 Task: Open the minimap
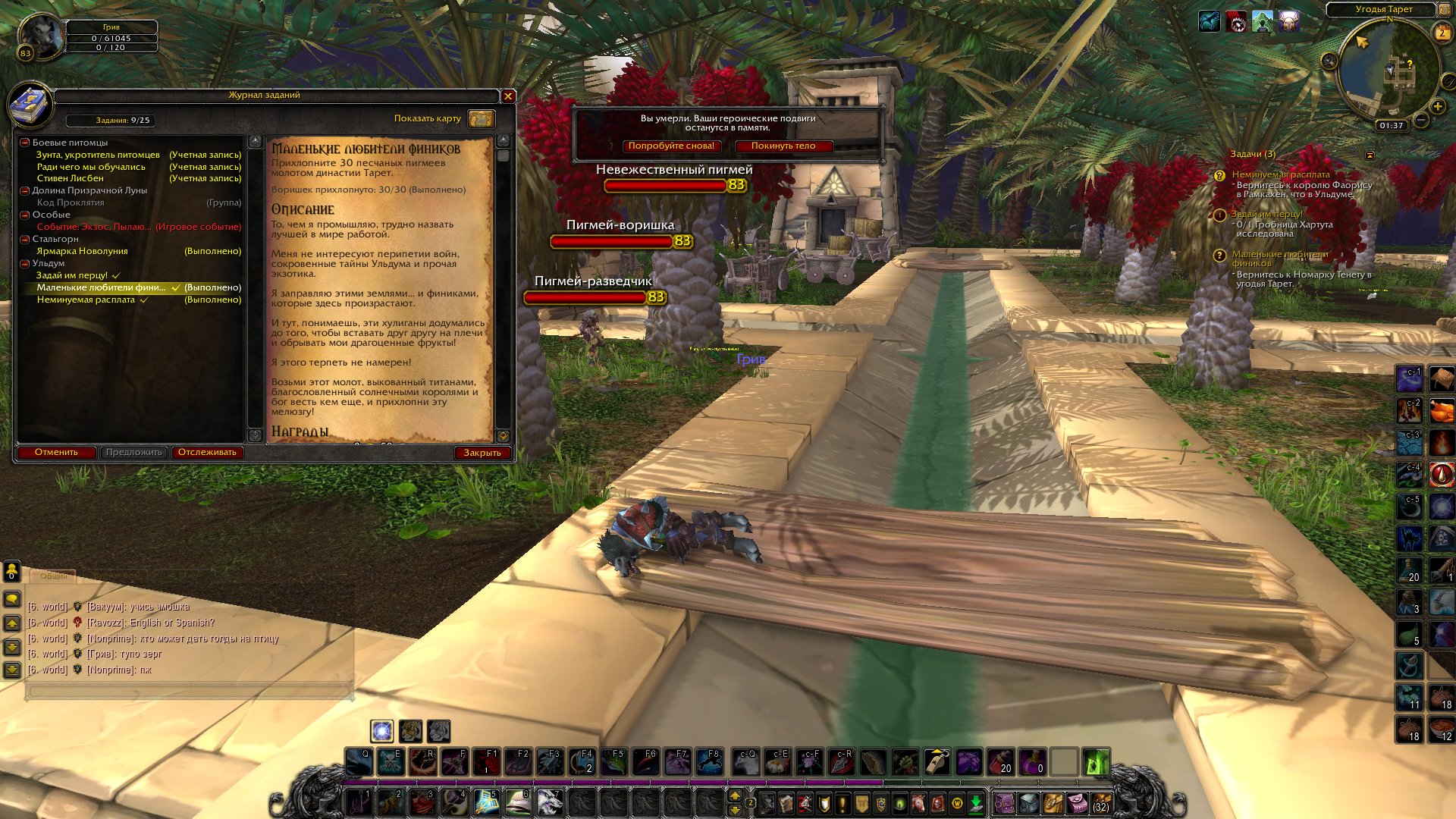coord(1389,70)
